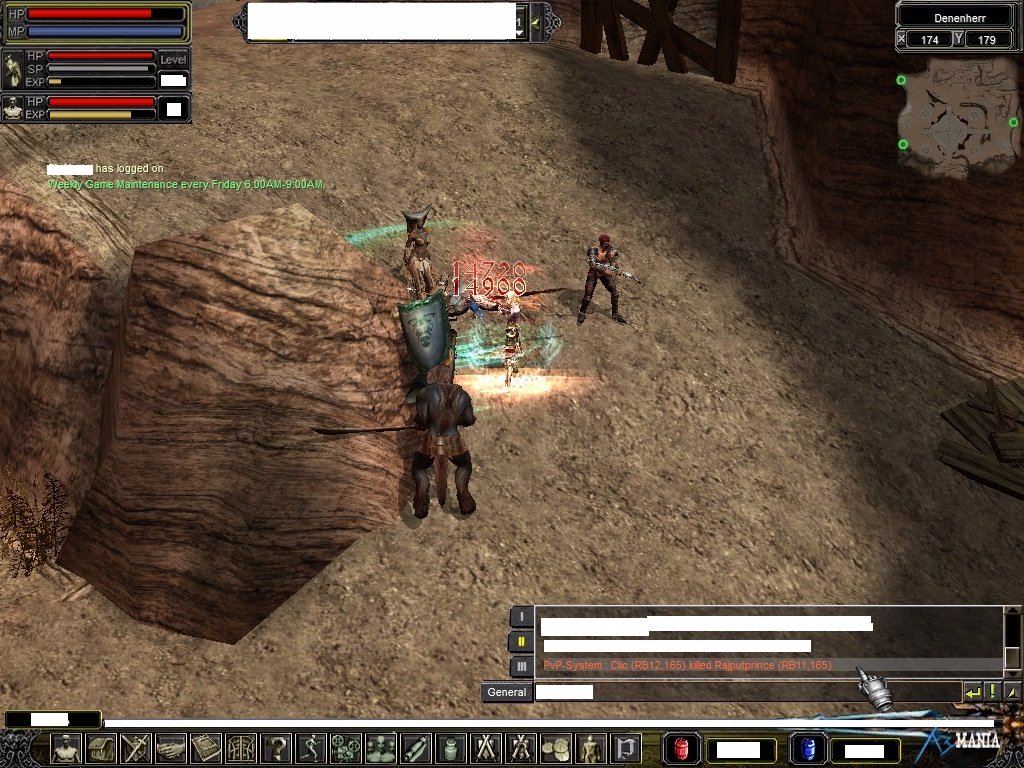Viewport: 1024px width, 768px height.
Task: Switch to chat tab II
Action: pyautogui.click(x=521, y=641)
